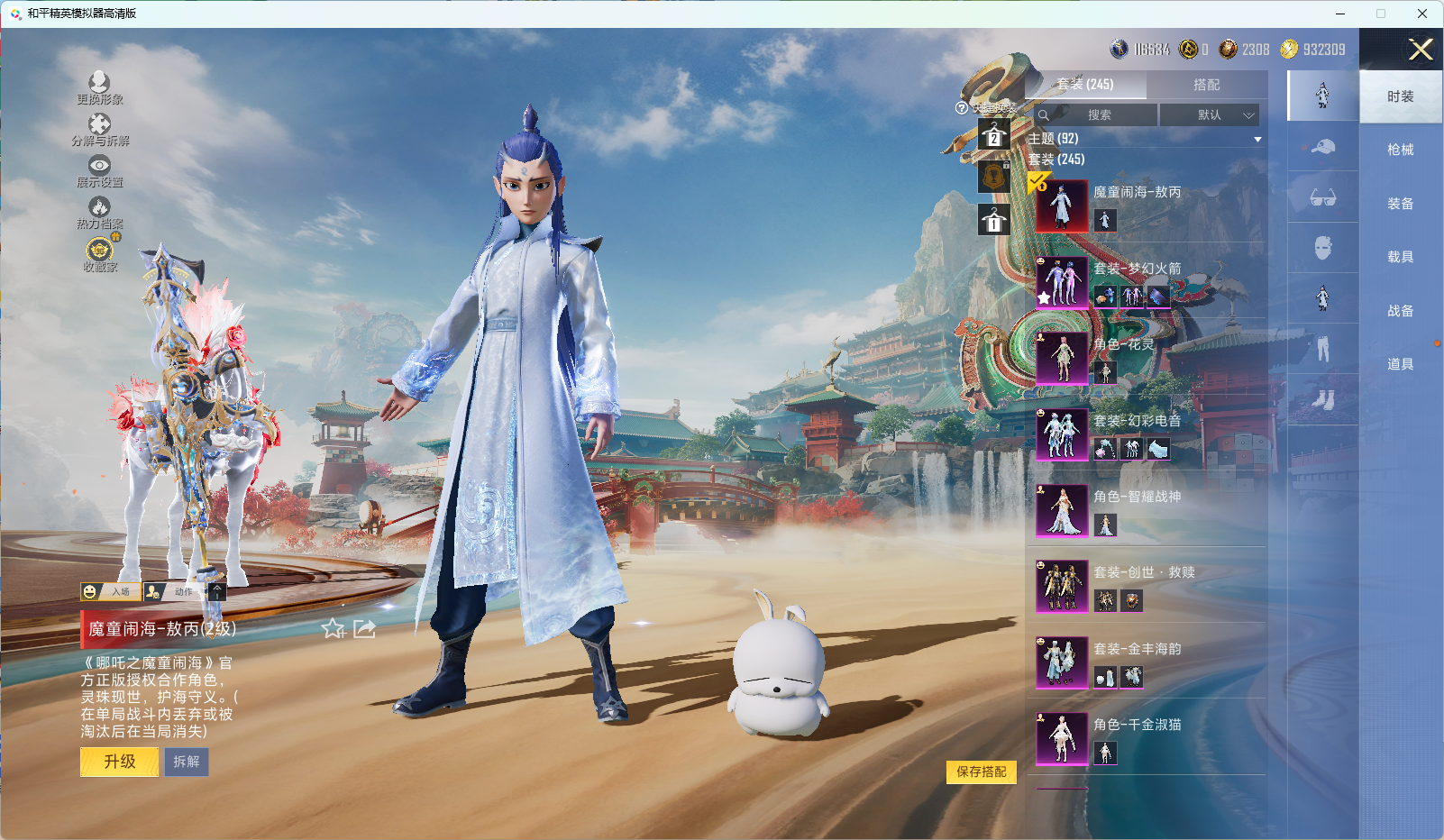
Task: Open the 道具 items category
Action: point(1400,364)
